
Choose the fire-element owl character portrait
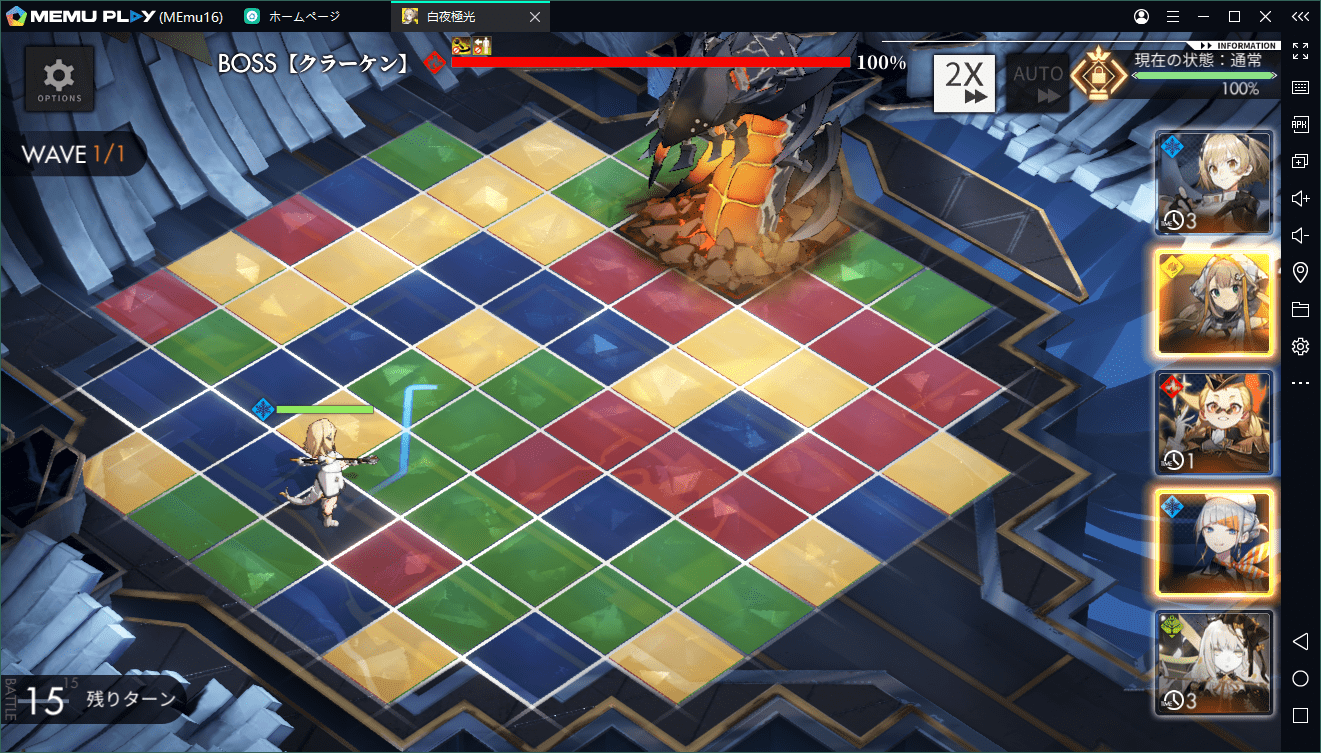1214,422
